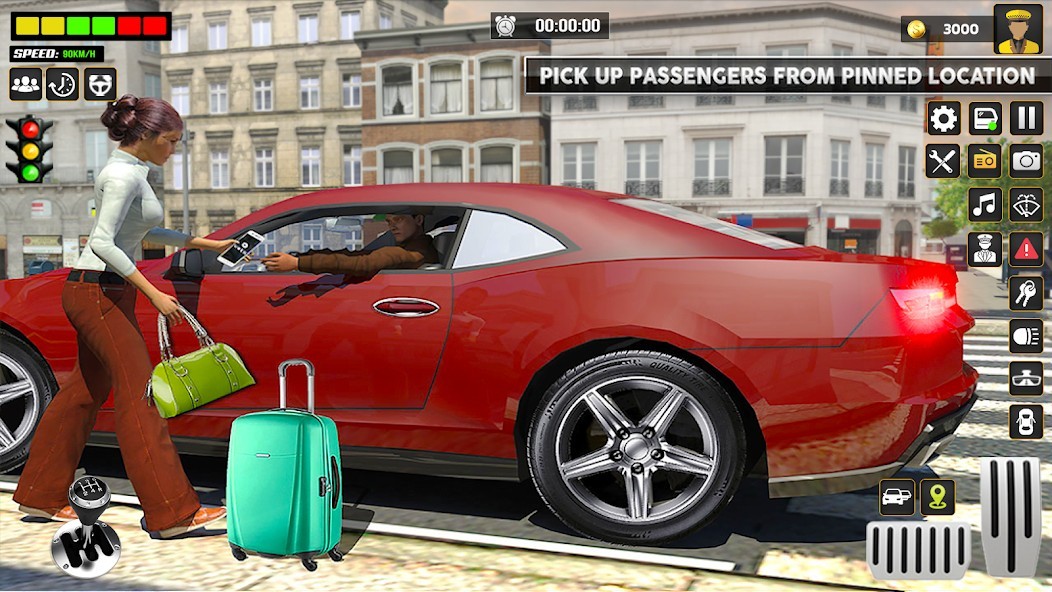Turn on the hazard warning lights
The width and height of the screenshot is (1052, 592).
tap(1026, 248)
